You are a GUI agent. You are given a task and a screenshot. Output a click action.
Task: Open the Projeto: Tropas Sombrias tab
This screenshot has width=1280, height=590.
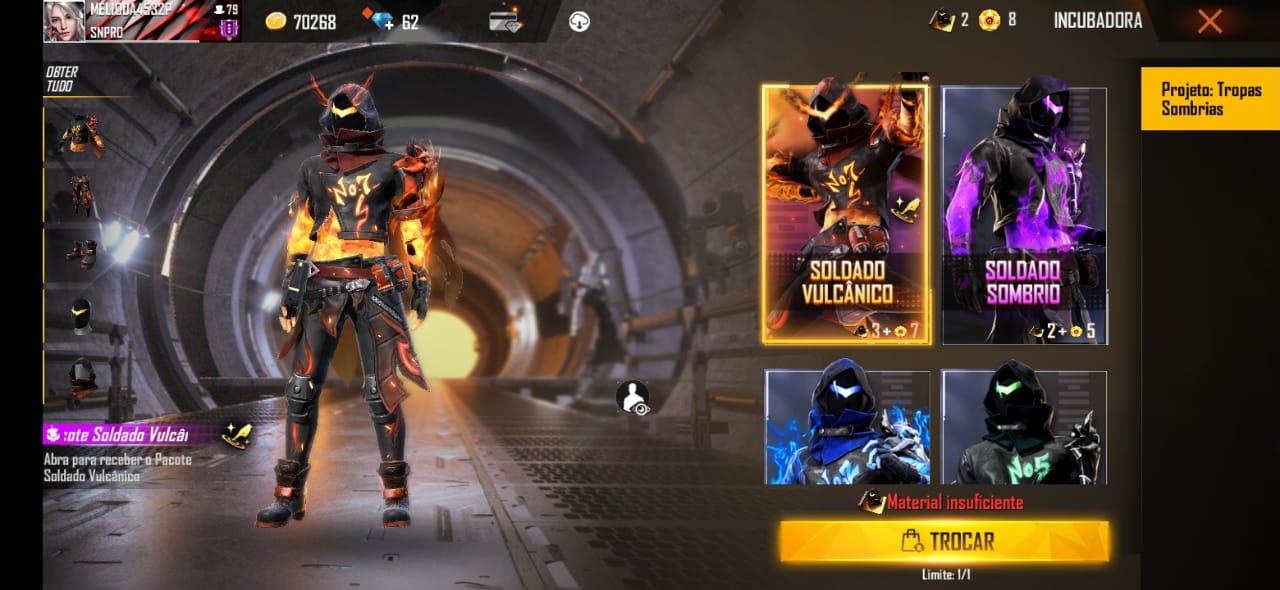click(x=1209, y=99)
